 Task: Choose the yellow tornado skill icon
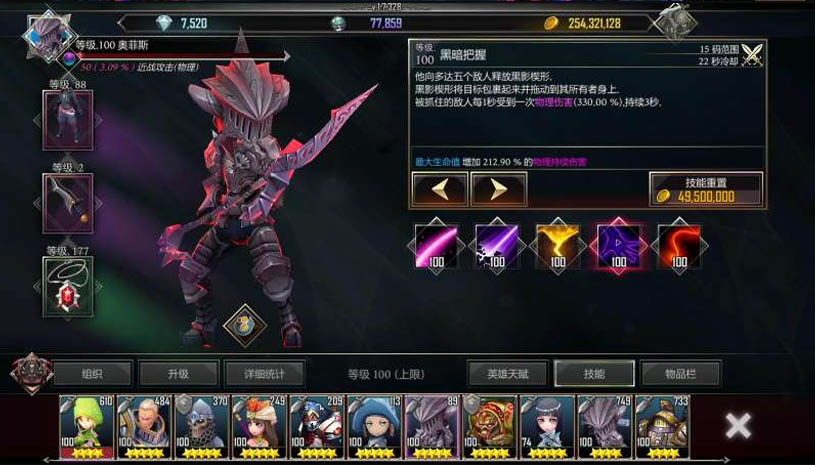(x=557, y=245)
